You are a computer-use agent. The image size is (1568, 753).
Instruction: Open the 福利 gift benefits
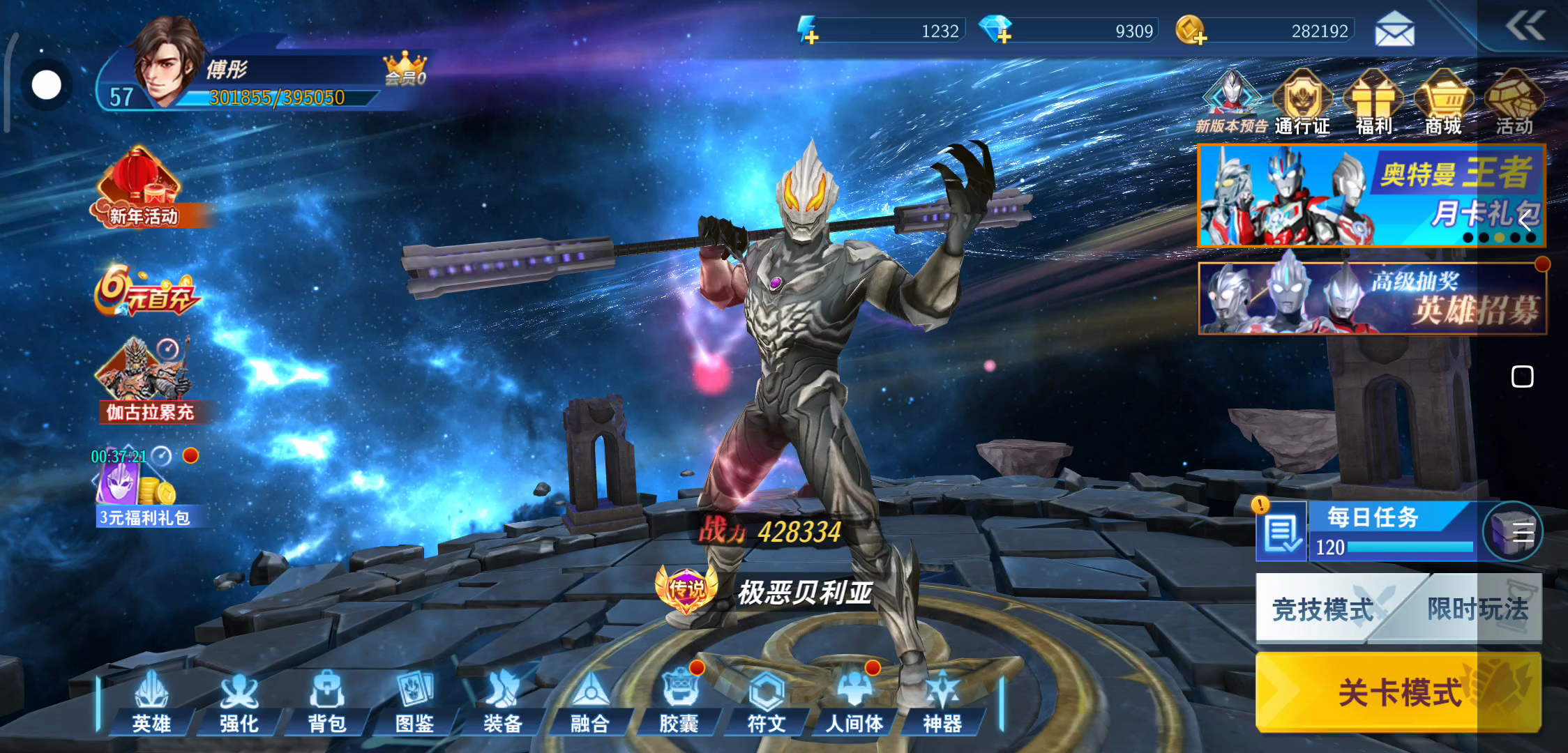pyautogui.click(x=1373, y=102)
